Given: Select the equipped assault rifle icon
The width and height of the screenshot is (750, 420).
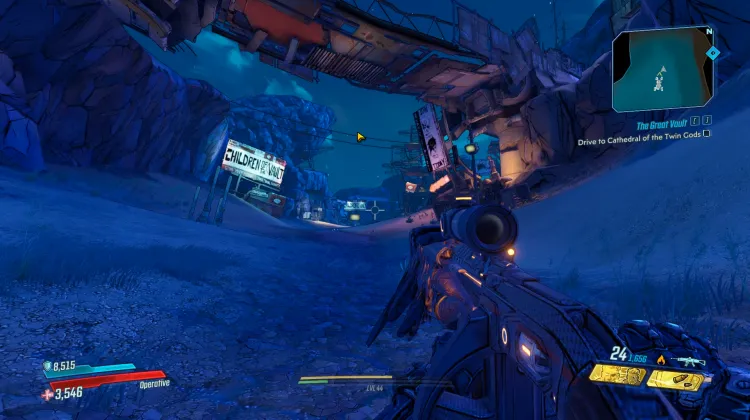Looking at the screenshot, I should [690, 359].
